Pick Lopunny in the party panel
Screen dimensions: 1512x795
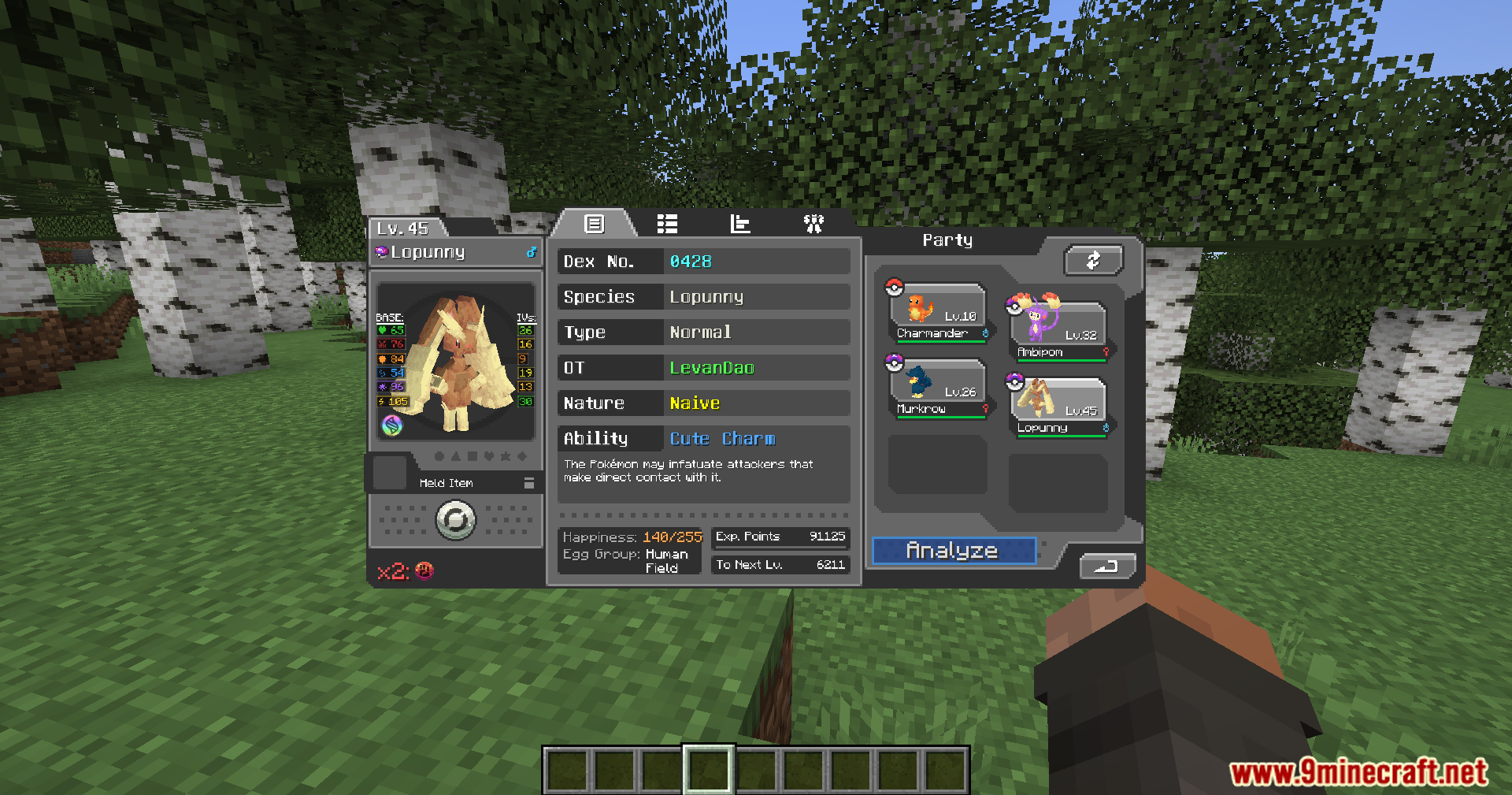pyautogui.click(x=1058, y=407)
